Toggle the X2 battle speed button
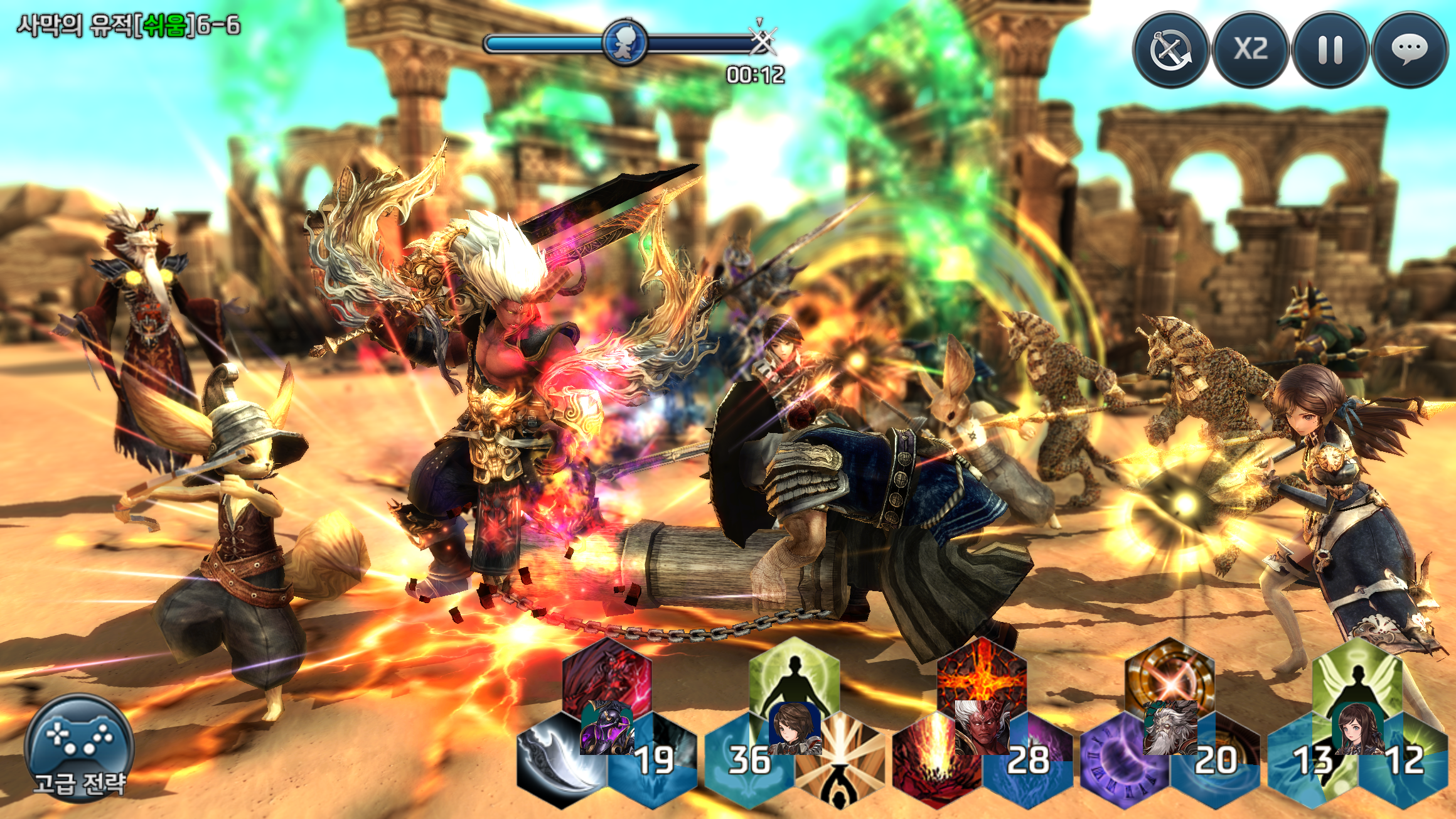 [x=1250, y=50]
